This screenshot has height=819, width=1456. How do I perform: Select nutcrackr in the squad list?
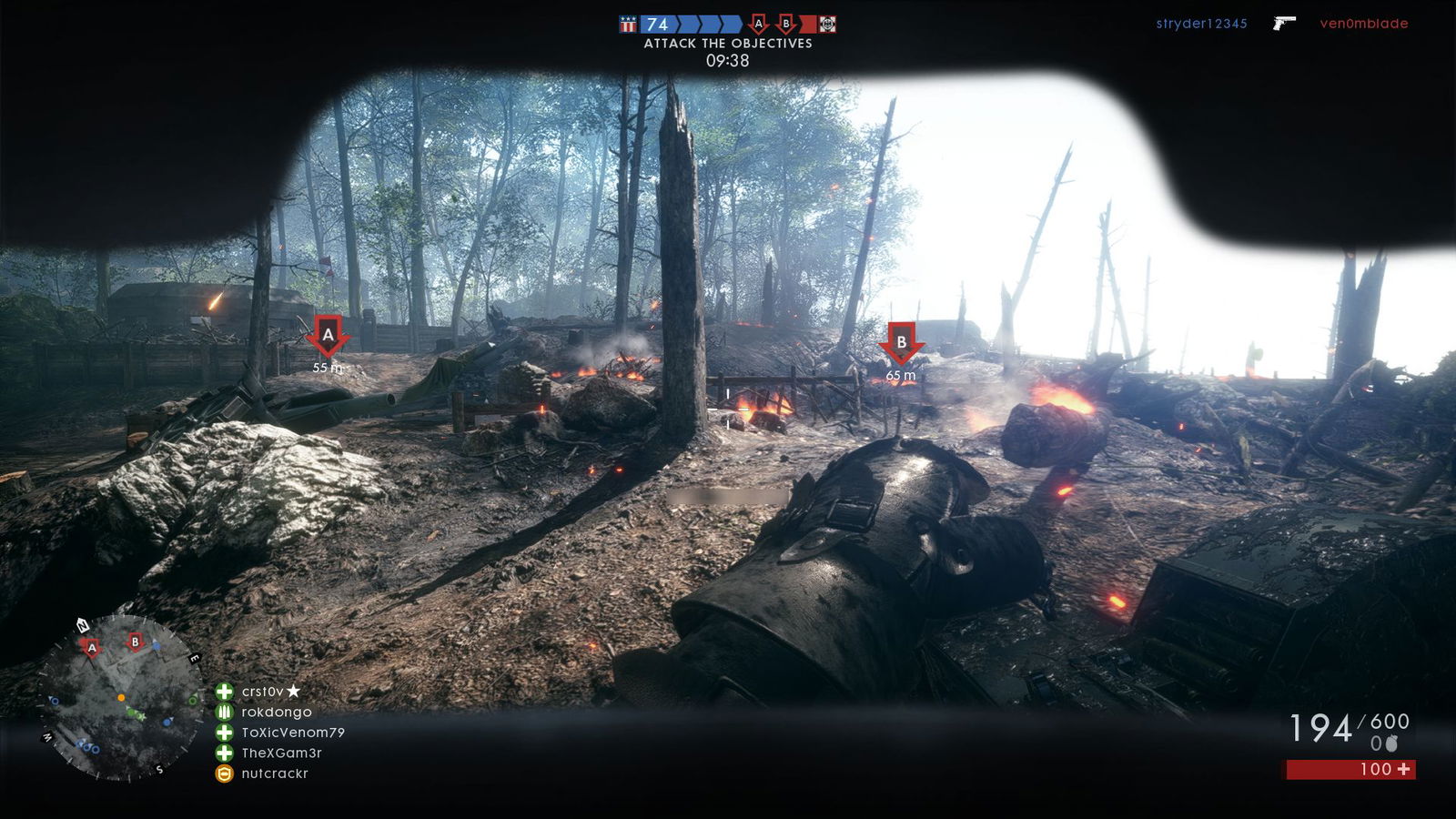coord(274,773)
